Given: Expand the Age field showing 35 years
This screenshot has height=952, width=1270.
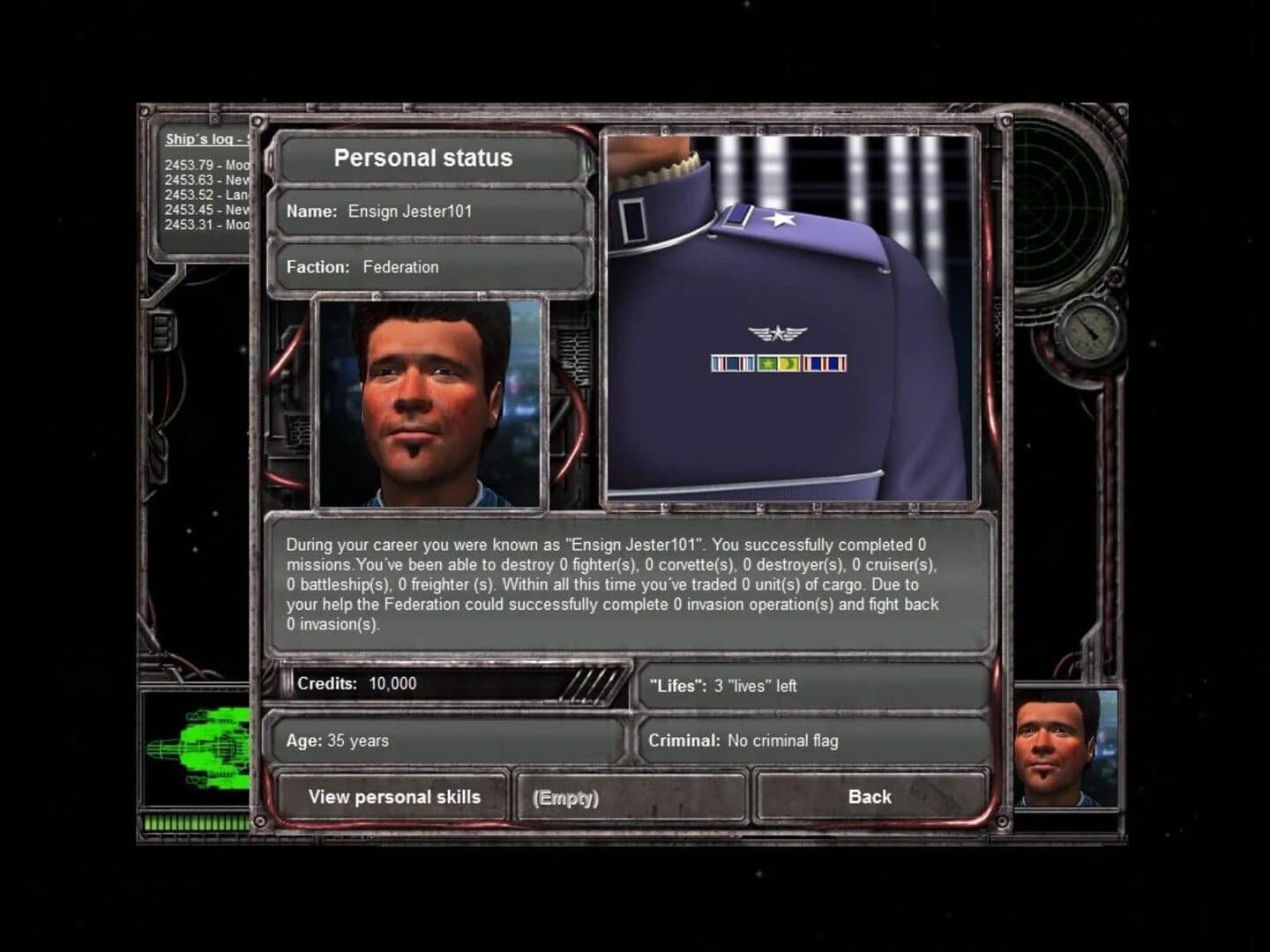Looking at the screenshot, I should pos(445,741).
